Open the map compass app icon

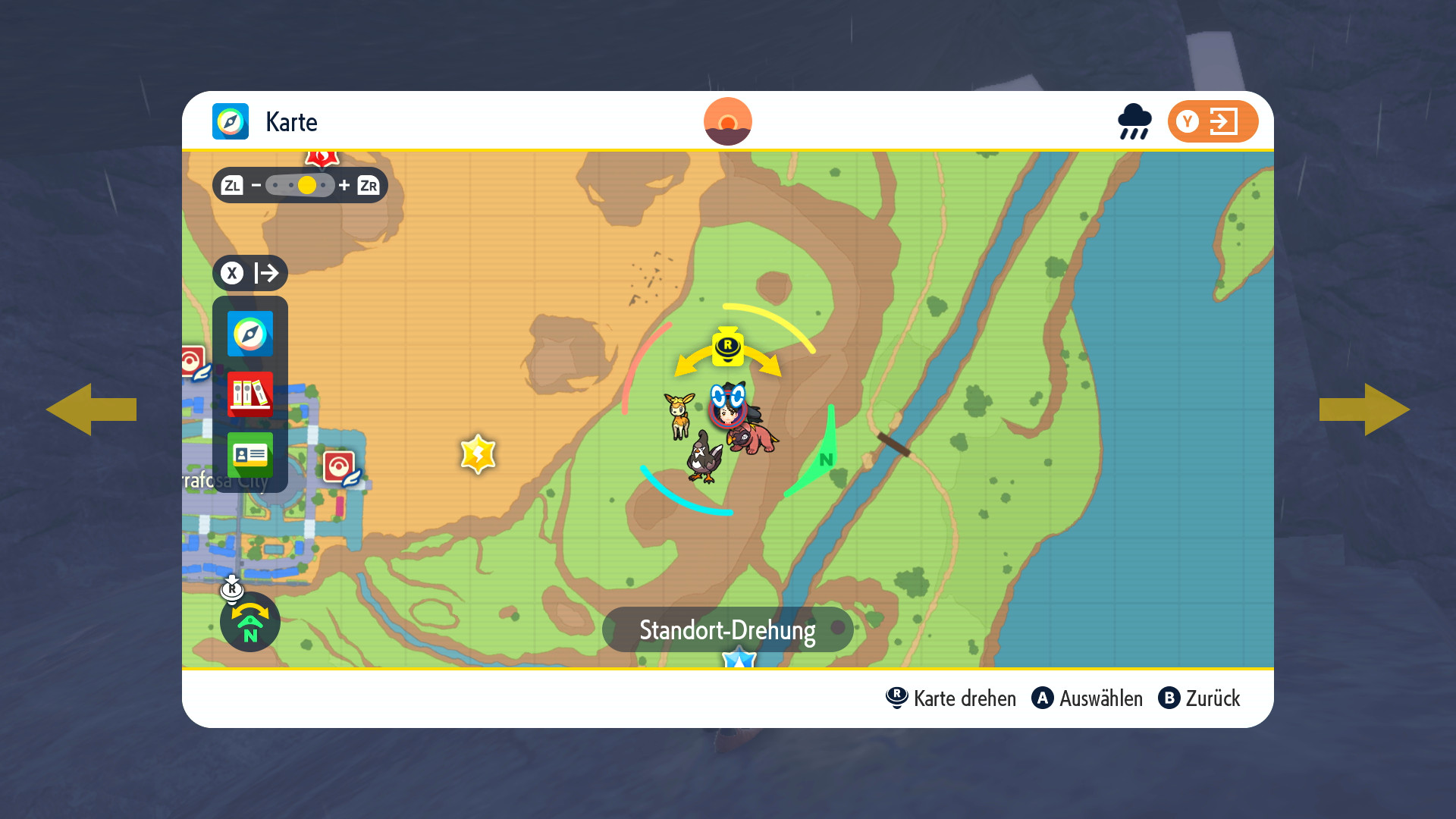pyautogui.click(x=249, y=334)
